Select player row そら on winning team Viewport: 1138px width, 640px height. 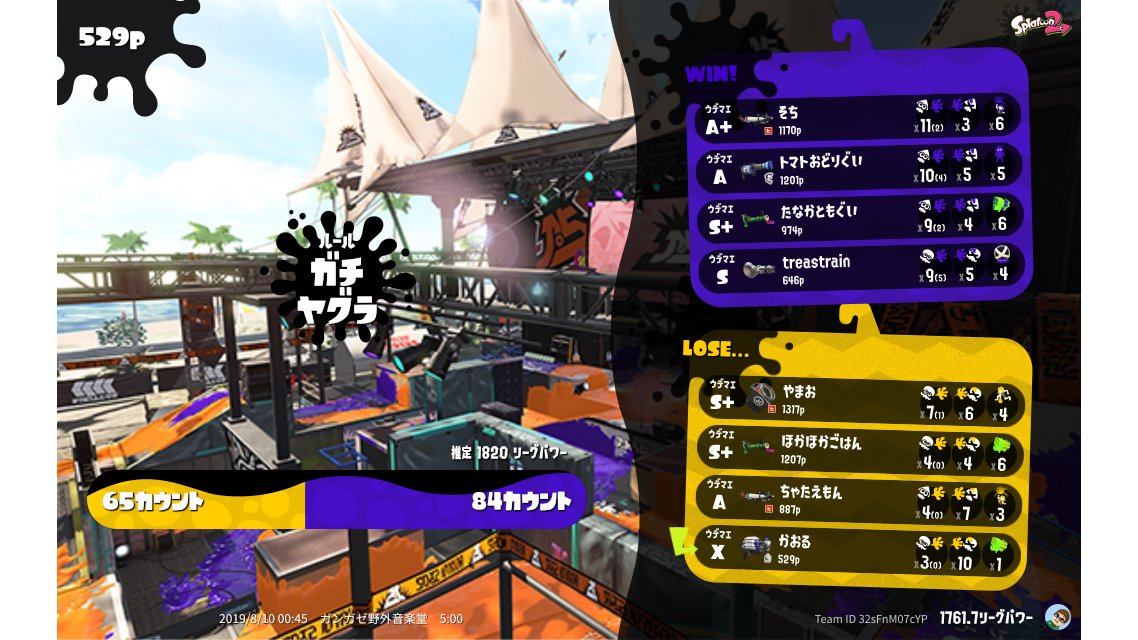coord(860,117)
